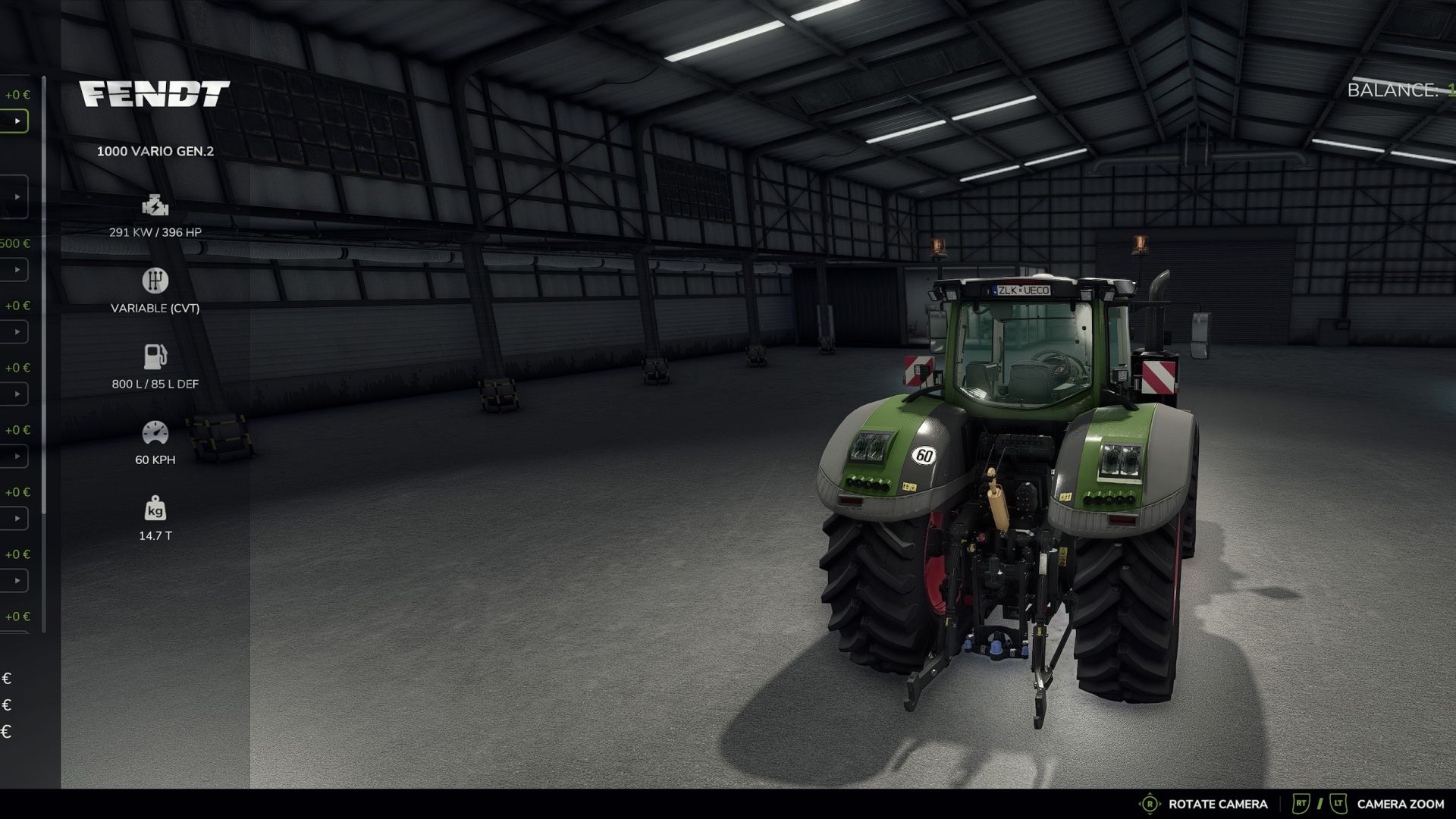This screenshot has width=1456, height=819.
Task: Click the rotate camera R button icon
Action: [x=1149, y=803]
